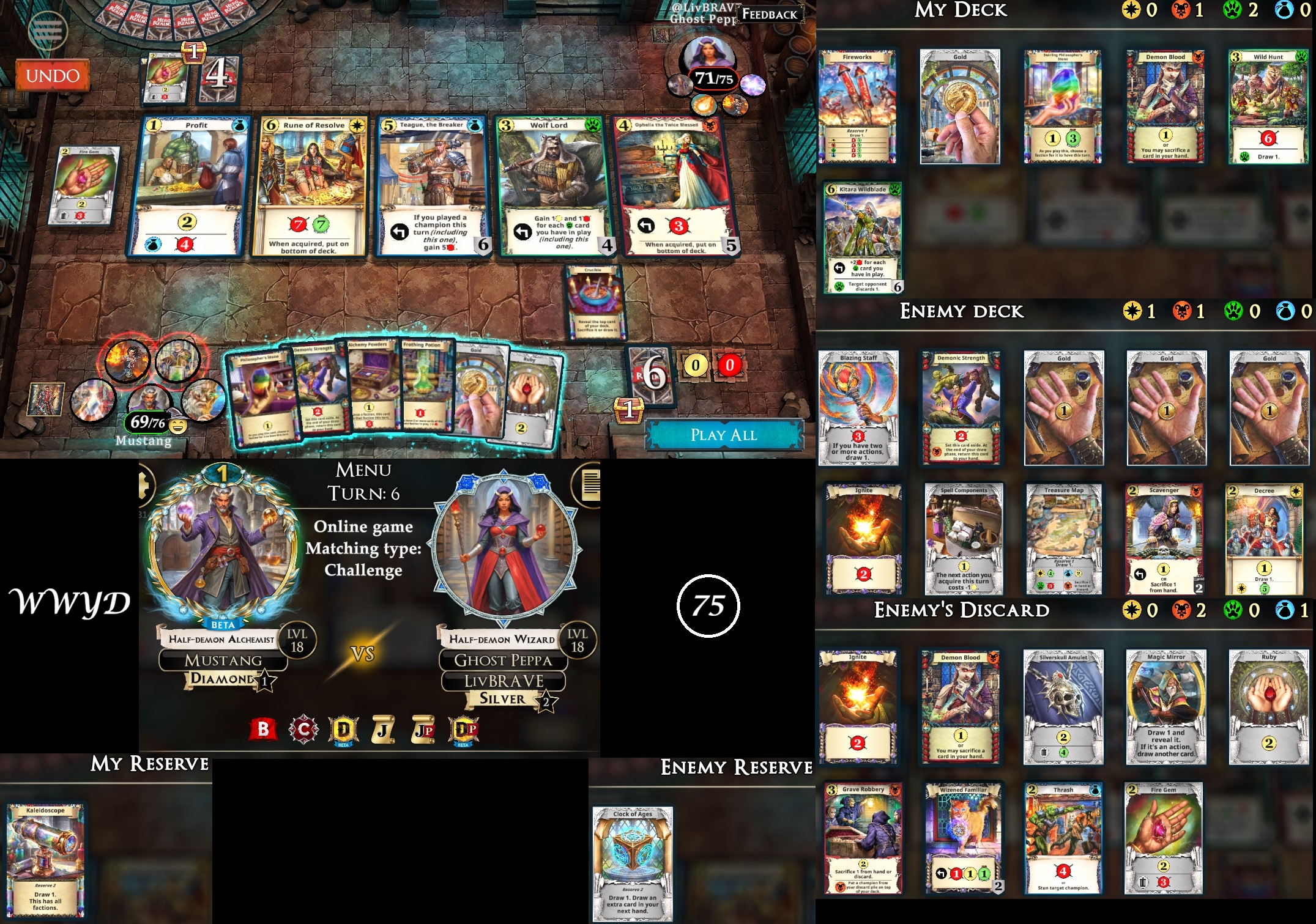Acquire Teague, the Breaker from market
Viewport: 1316px width, 924px height.
432,186
